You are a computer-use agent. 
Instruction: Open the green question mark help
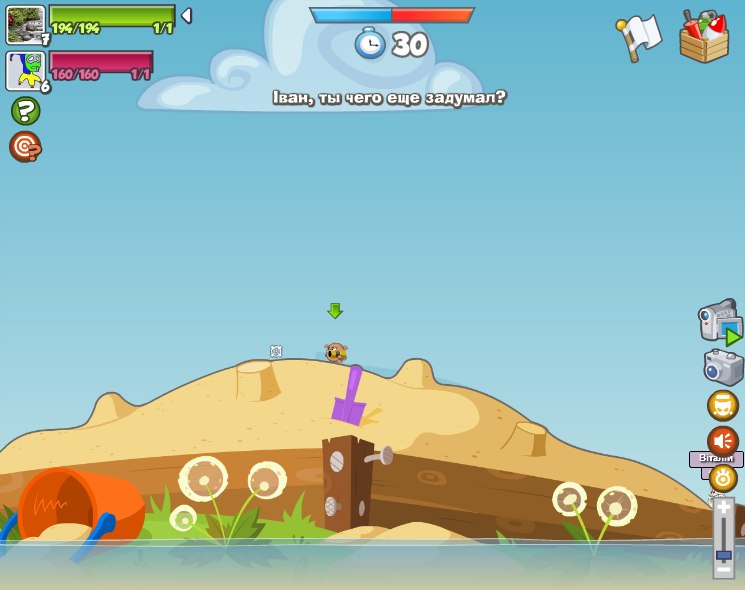[x=25, y=110]
